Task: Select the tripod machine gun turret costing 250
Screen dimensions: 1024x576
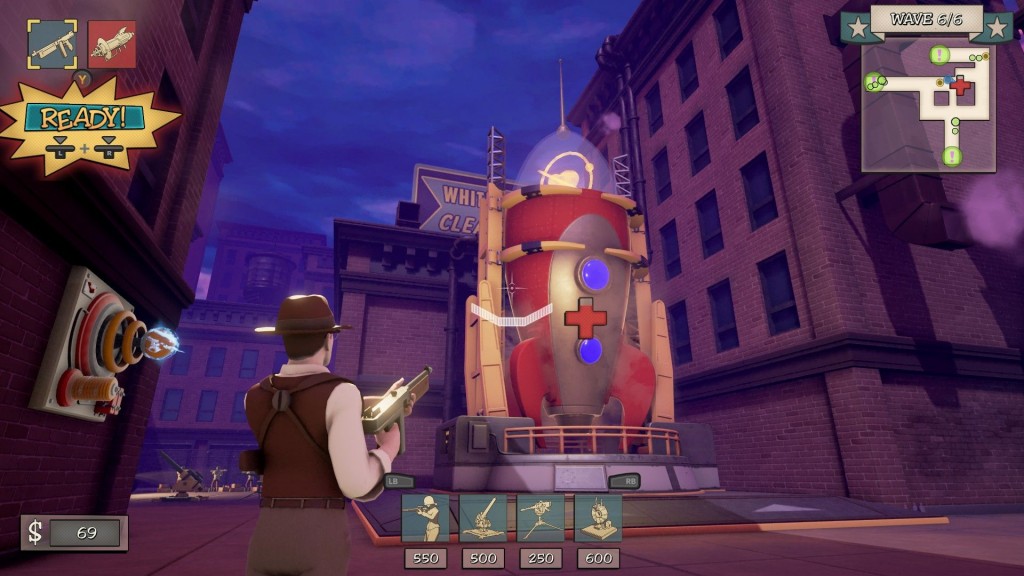Action: (541, 518)
